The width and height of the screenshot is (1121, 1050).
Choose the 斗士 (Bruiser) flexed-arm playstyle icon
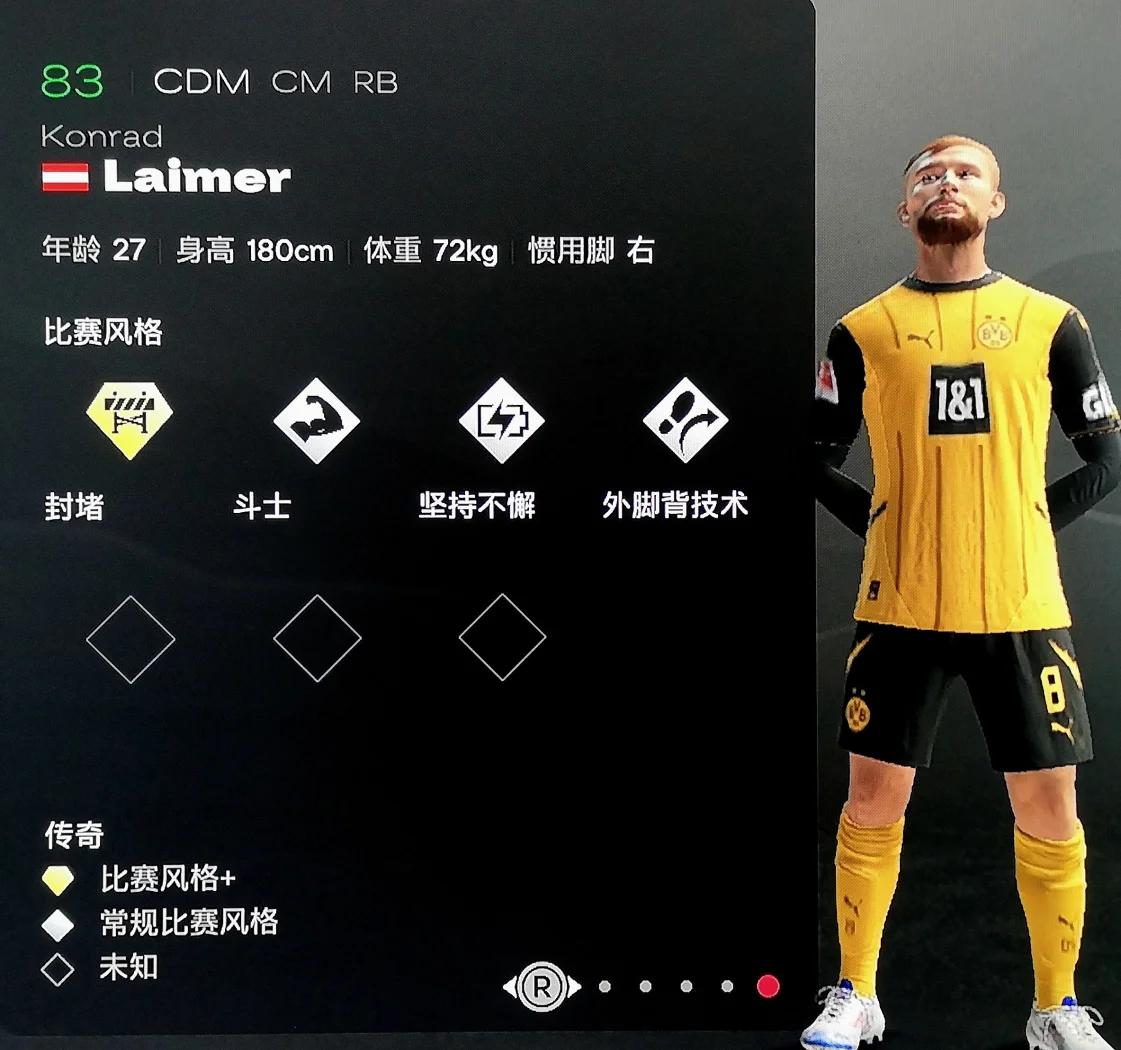[316, 420]
